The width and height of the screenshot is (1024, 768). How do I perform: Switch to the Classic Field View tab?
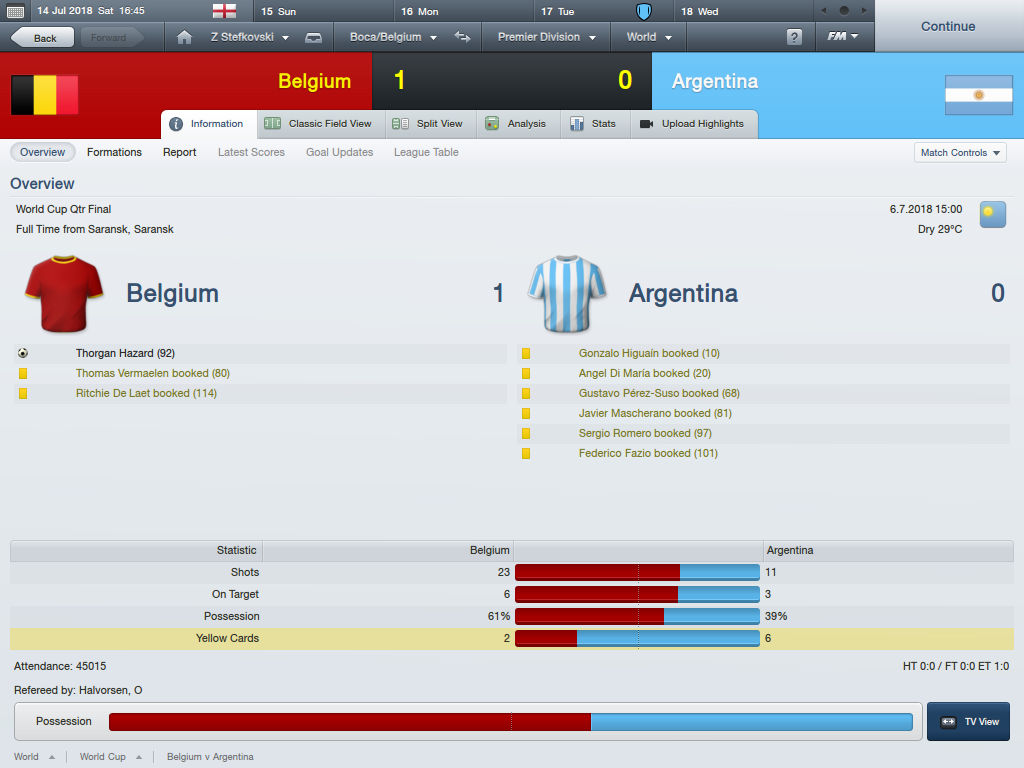[x=318, y=124]
